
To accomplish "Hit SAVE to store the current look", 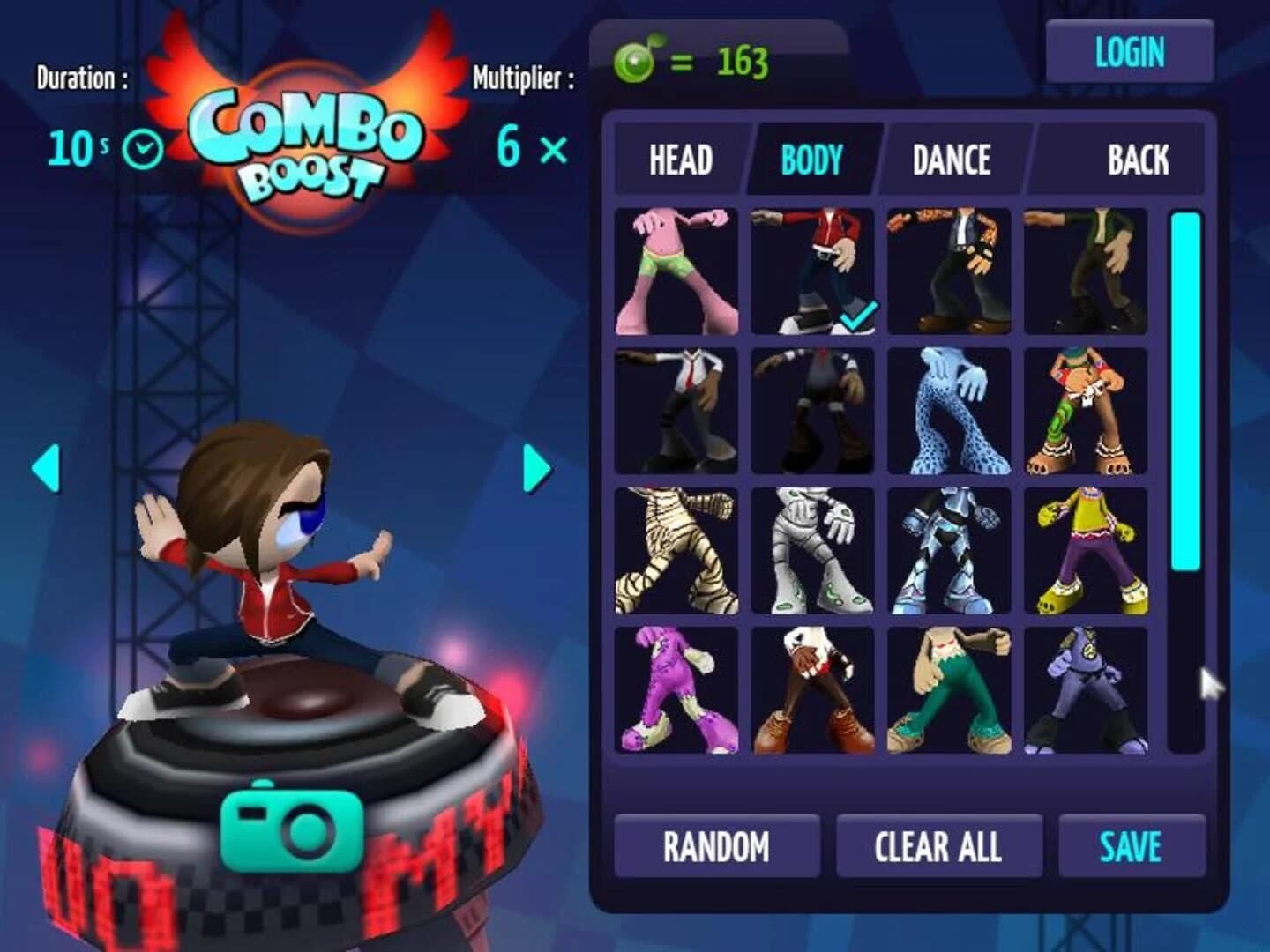I will coord(1132,846).
